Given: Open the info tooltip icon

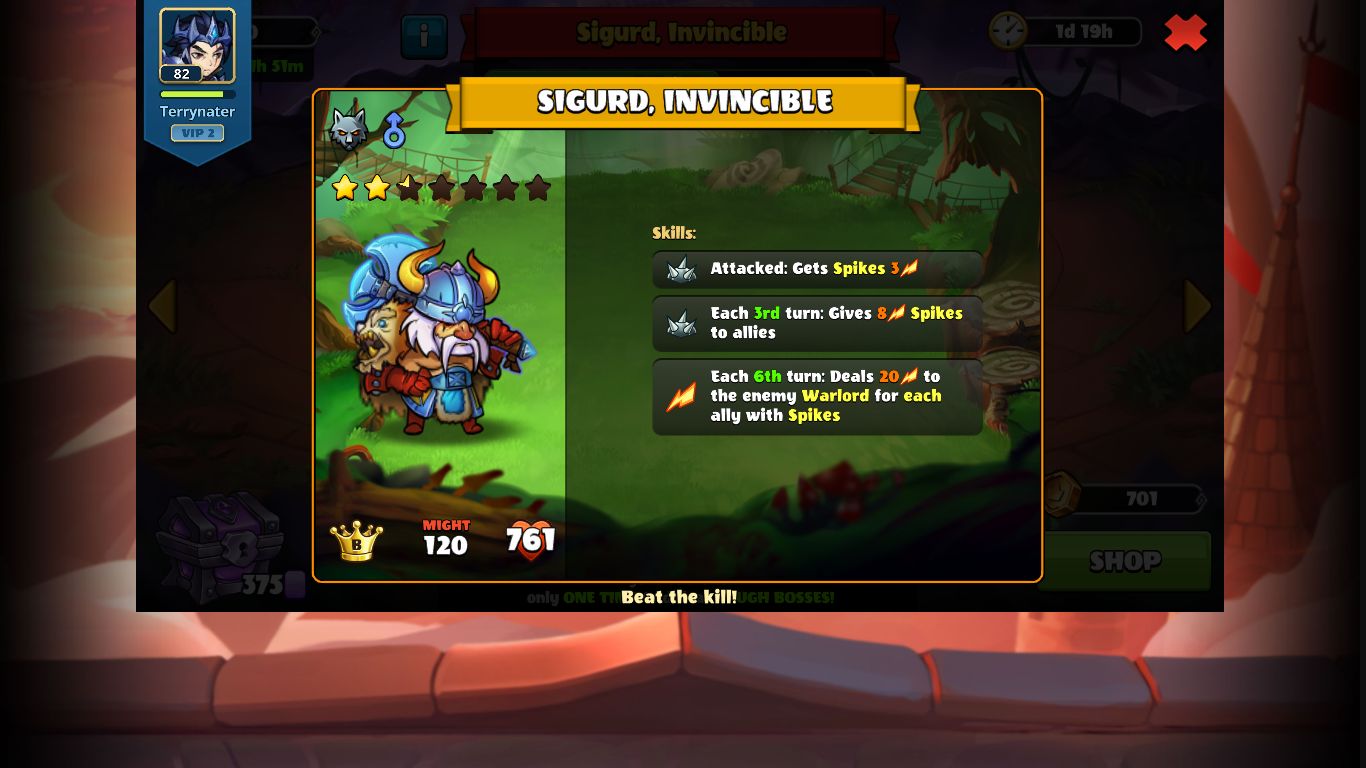Looking at the screenshot, I should click(x=424, y=36).
